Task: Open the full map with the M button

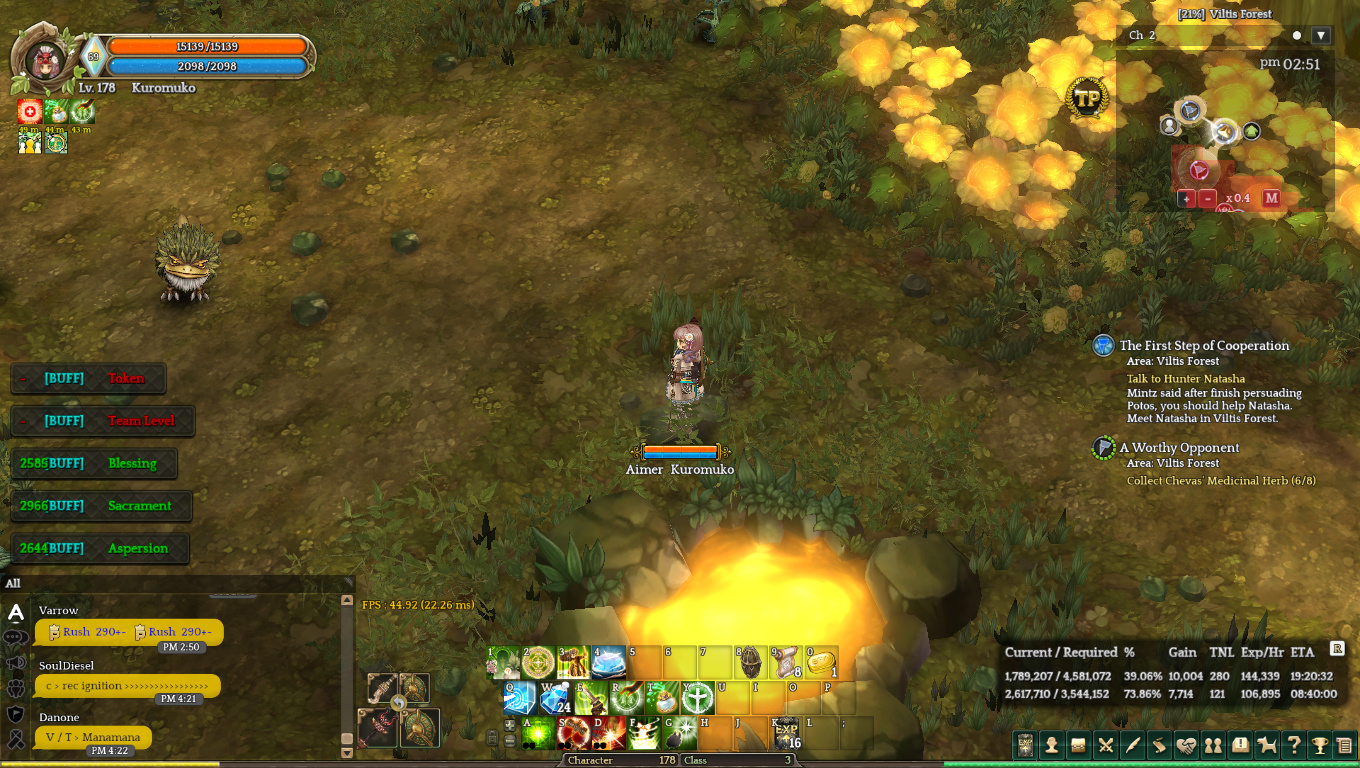Action: pos(1271,198)
